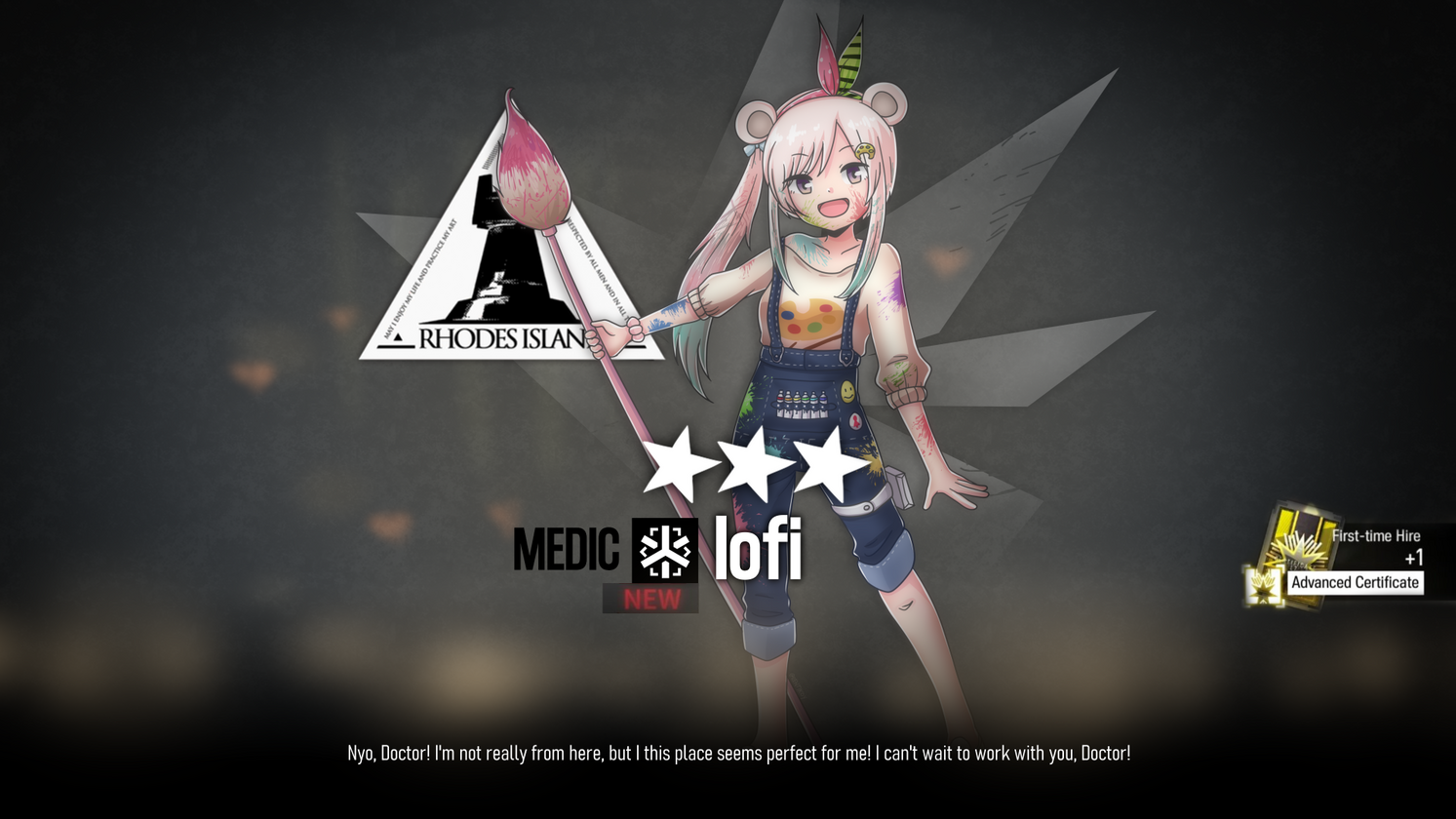Image resolution: width=1456 pixels, height=819 pixels.
Task: Select the Advanced Certificate label
Action: pos(1356,583)
